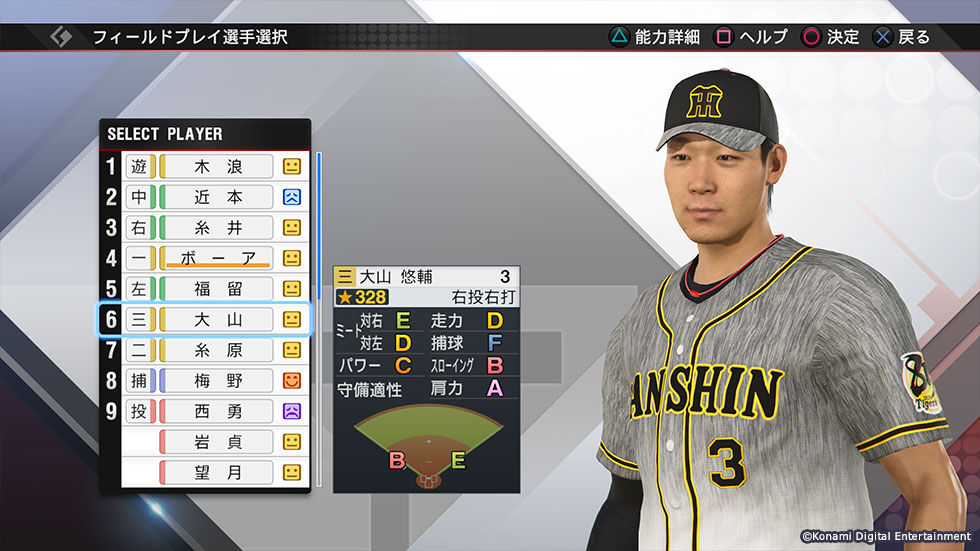Pick bench player 望月
The image size is (980, 551).
[218, 472]
